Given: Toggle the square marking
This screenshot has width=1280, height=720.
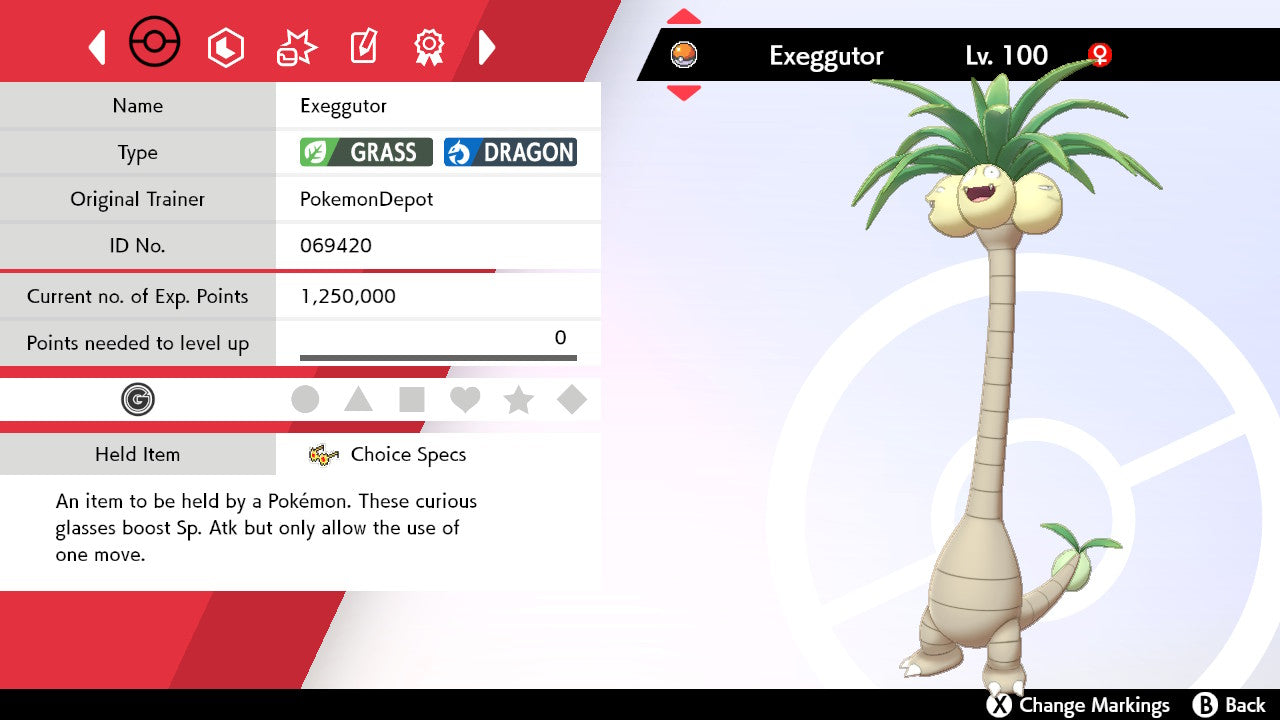Looking at the screenshot, I should point(412,400).
